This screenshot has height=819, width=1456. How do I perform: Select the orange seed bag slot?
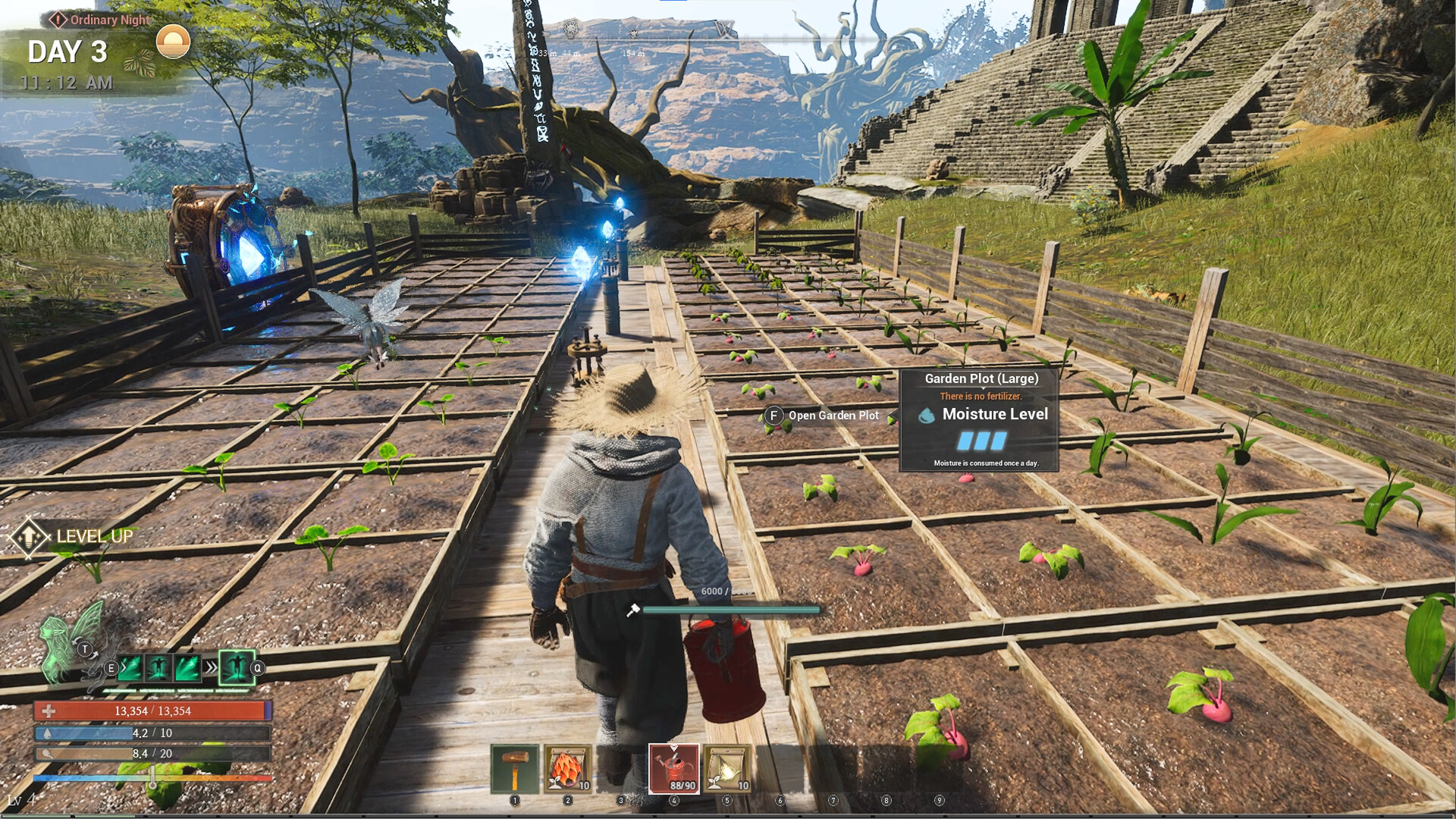tap(567, 769)
